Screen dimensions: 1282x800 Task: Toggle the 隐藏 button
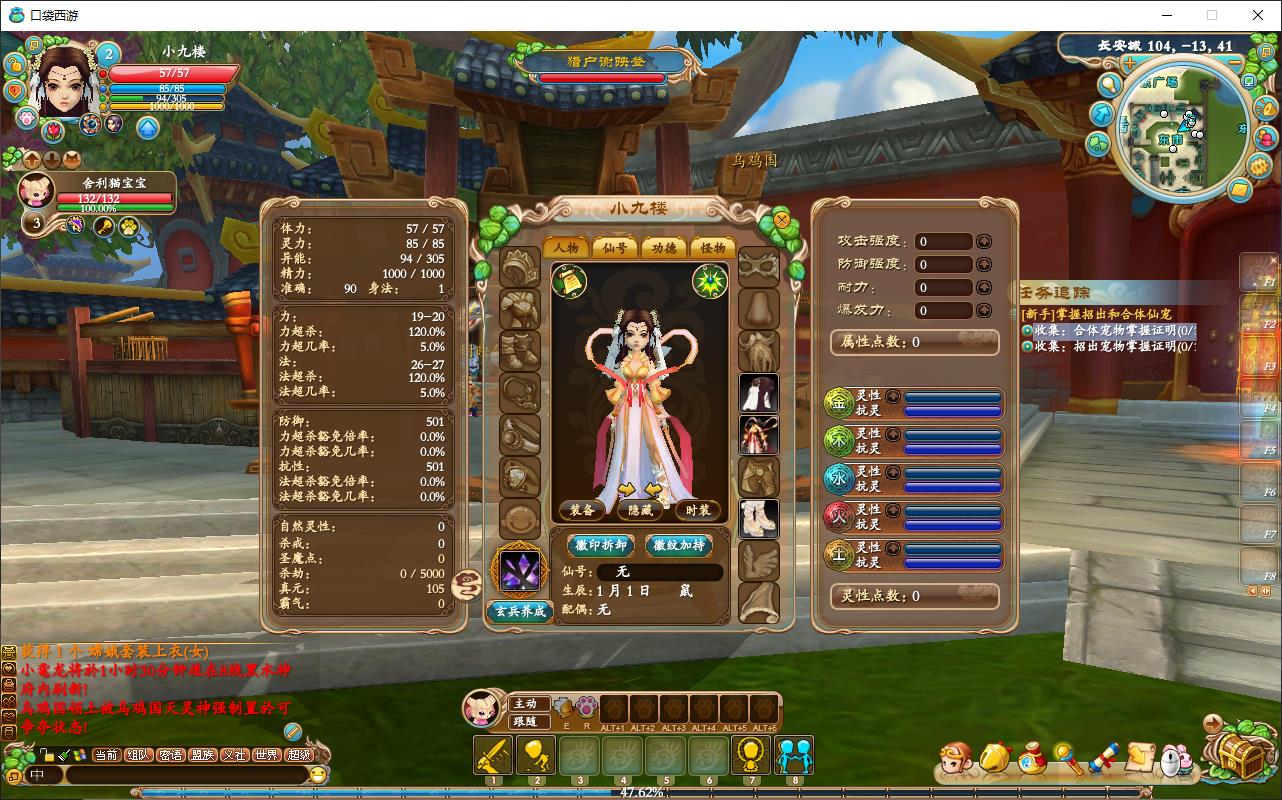tap(639, 510)
